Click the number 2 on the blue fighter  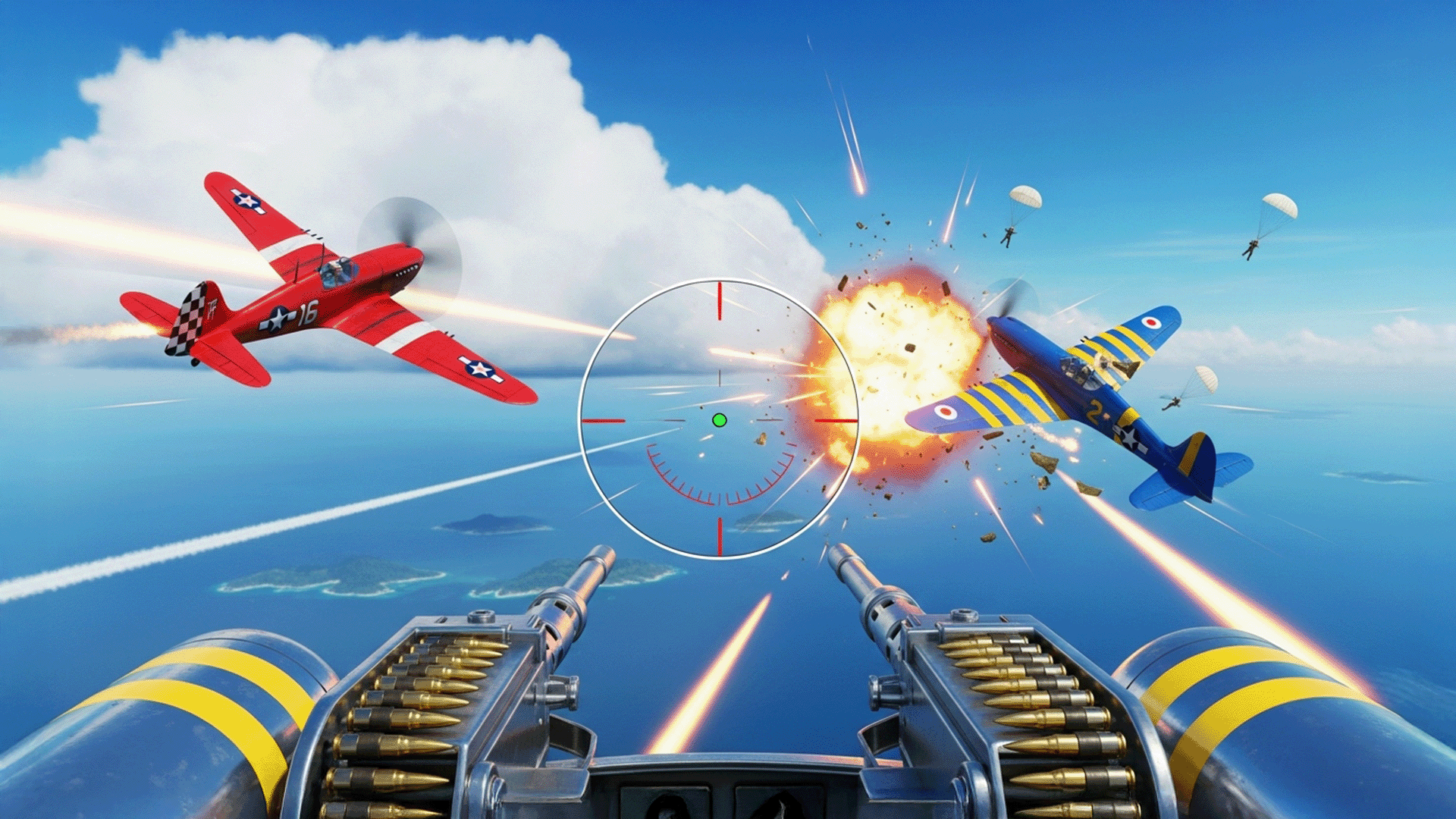click(x=1094, y=414)
